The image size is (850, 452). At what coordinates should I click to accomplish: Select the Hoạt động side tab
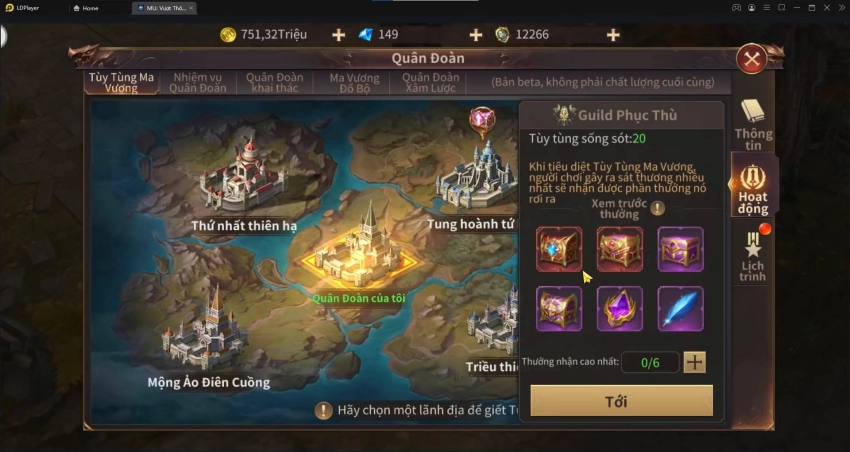pyautogui.click(x=753, y=188)
